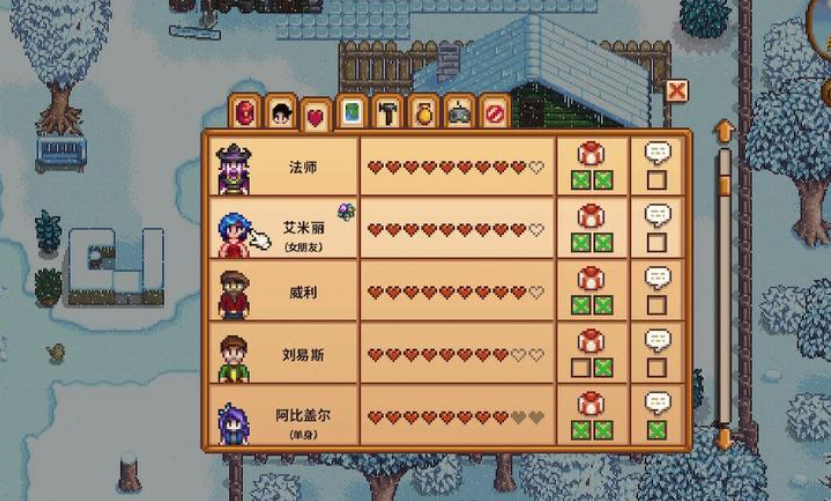The width and height of the screenshot is (831, 501).
Task: Open the inventory backpack tab
Action: tap(247, 112)
